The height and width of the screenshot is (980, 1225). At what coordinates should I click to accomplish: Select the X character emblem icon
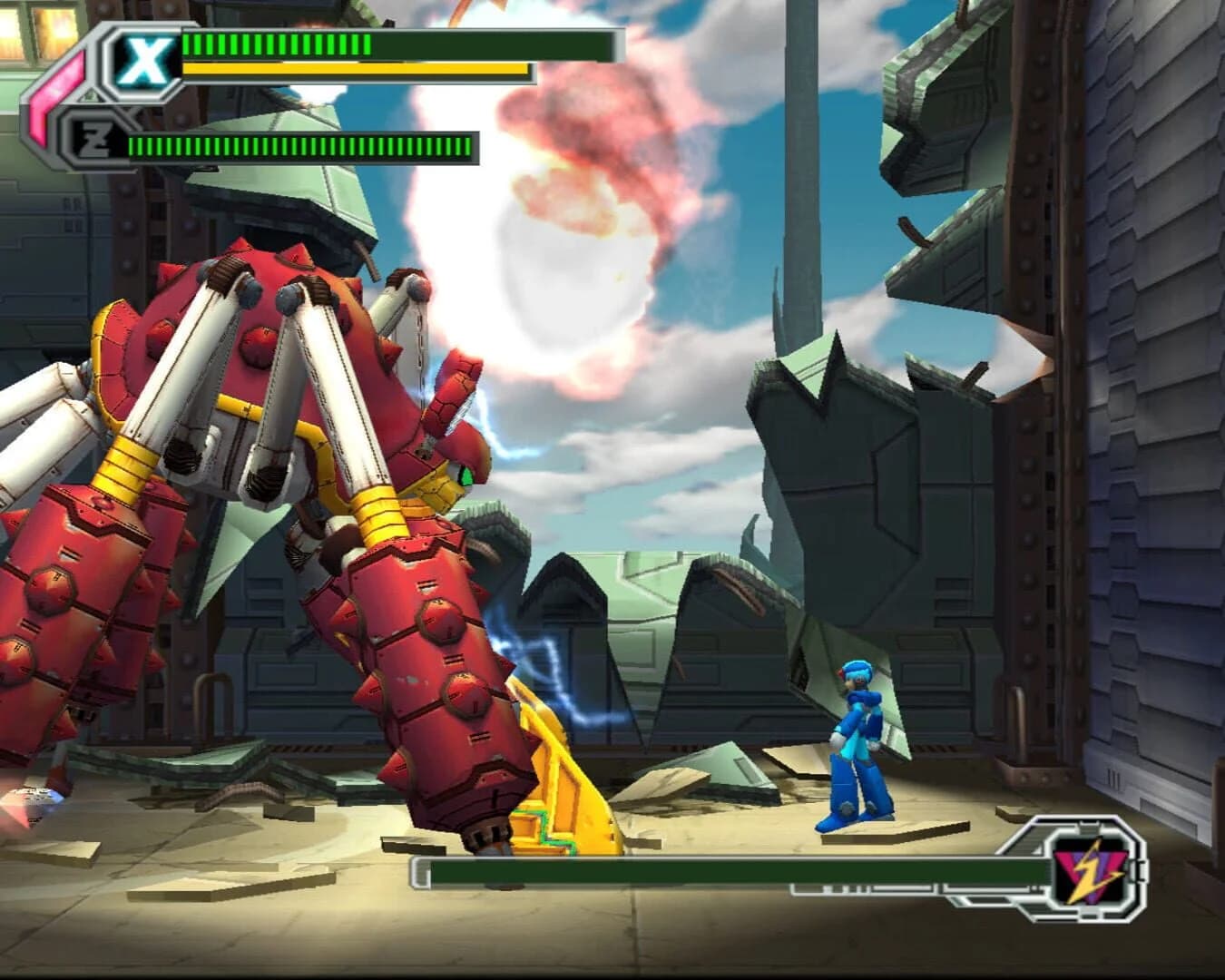tap(149, 57)
